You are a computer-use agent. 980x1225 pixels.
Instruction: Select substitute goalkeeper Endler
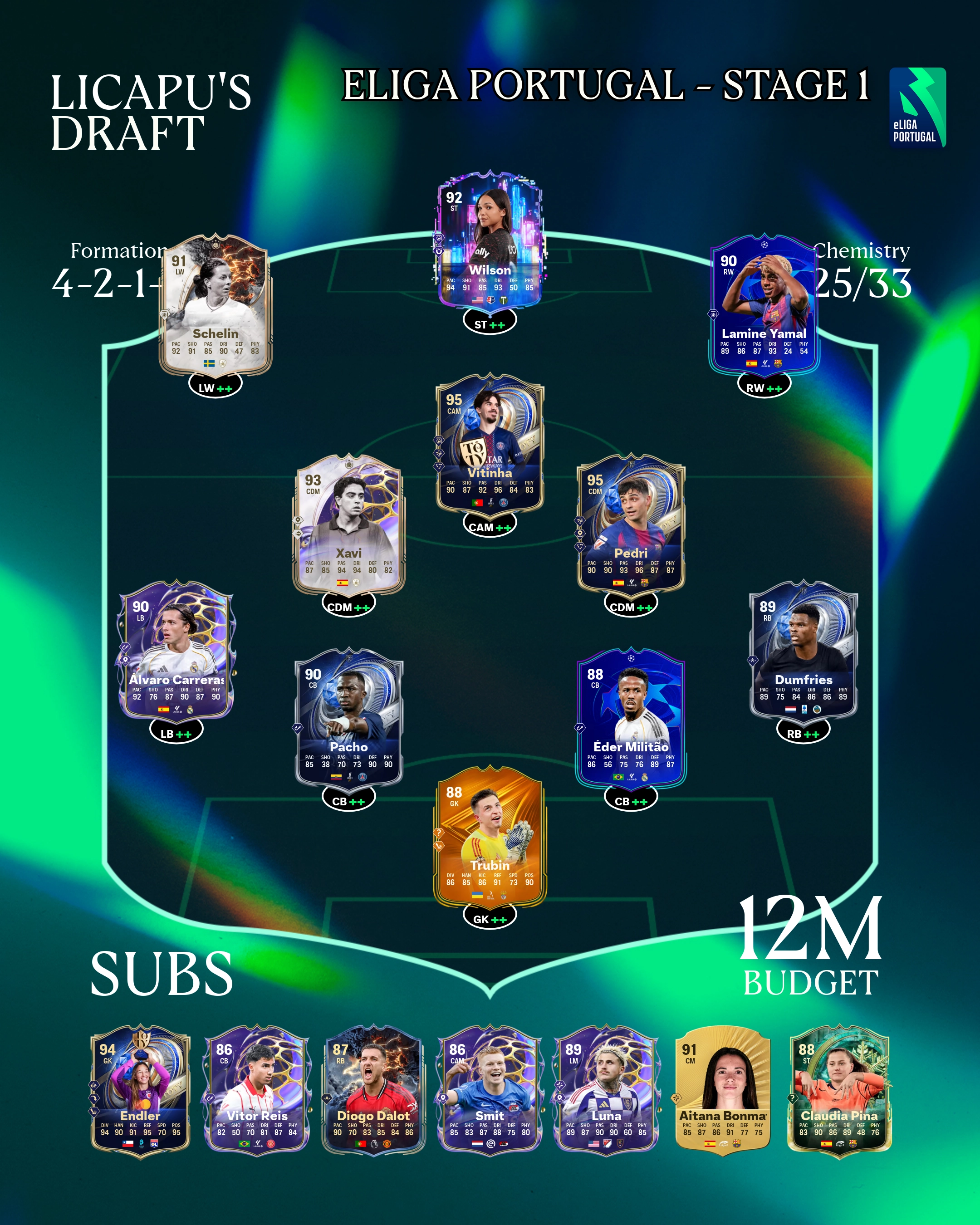[140, 1090]
